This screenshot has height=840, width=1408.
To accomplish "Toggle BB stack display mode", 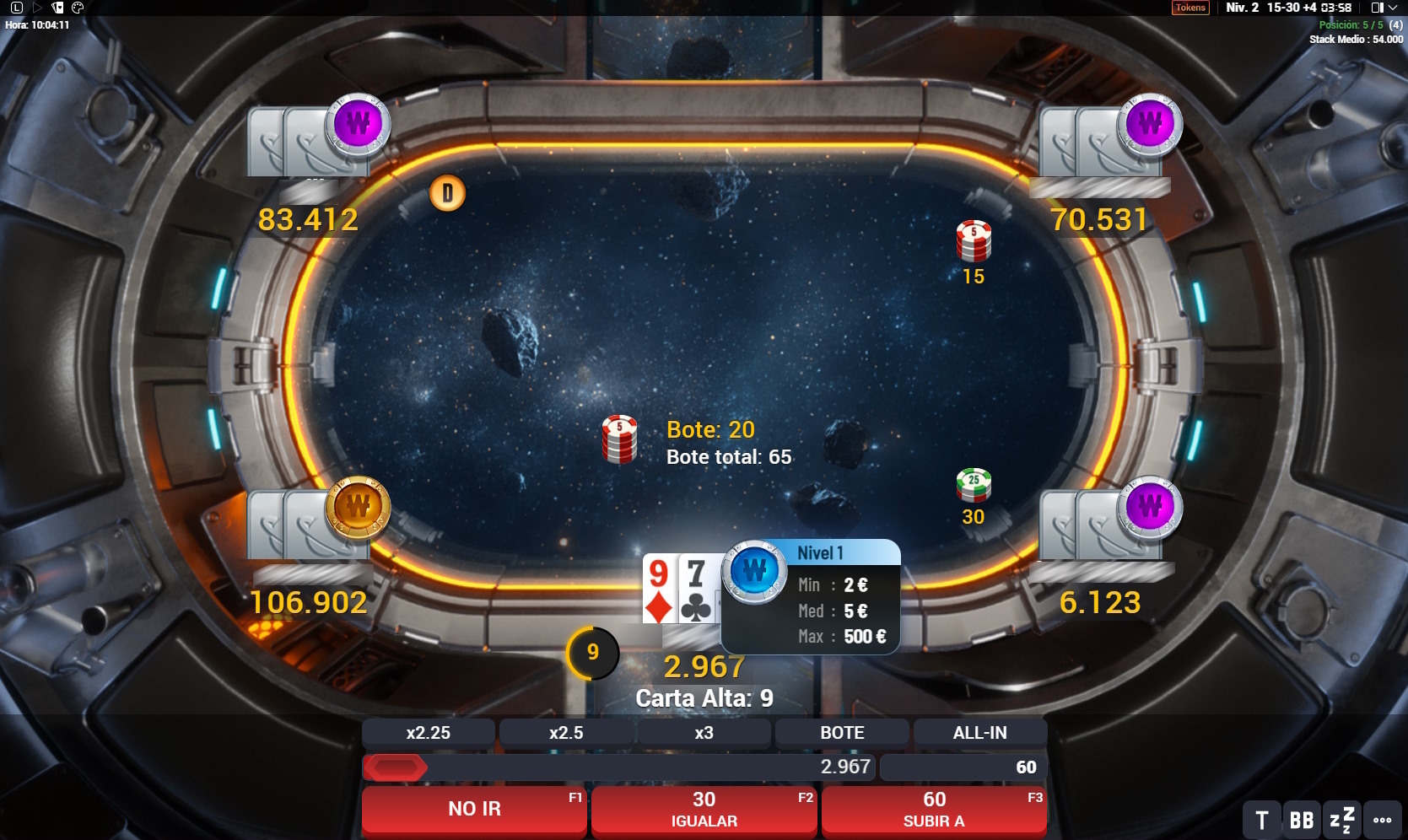I will point(1301,818).
